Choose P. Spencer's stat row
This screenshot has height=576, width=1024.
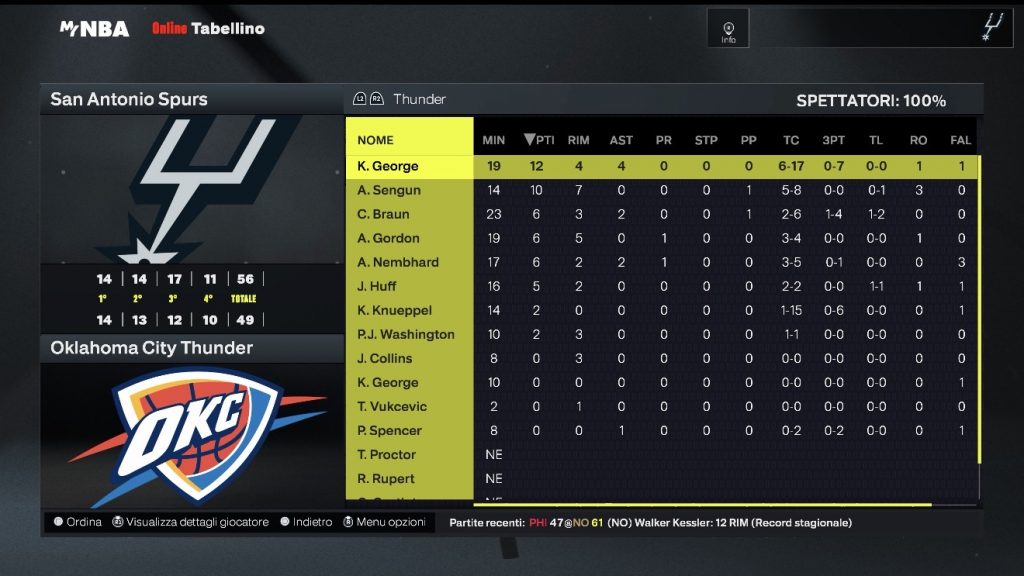389,430
